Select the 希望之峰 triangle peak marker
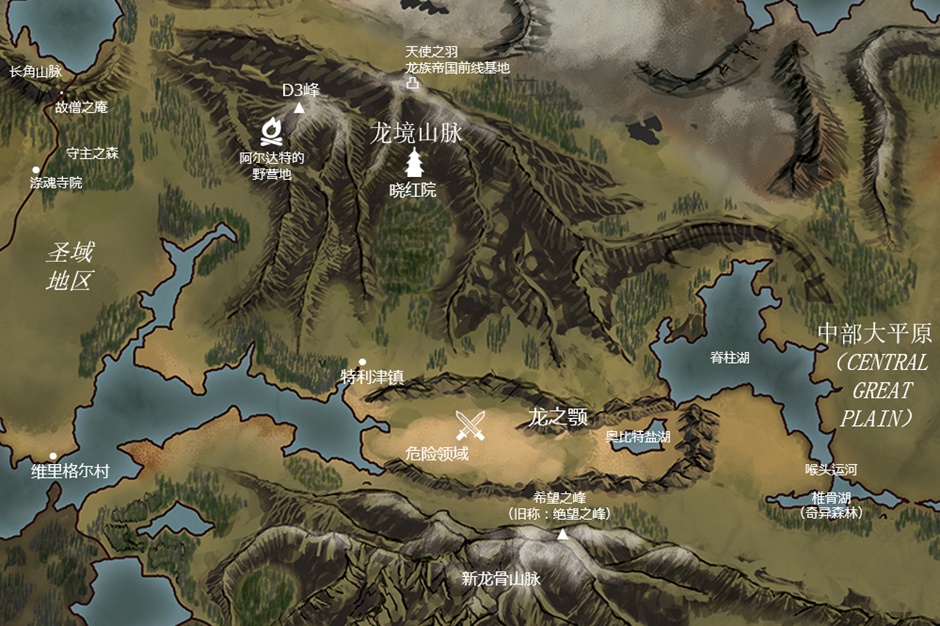The image size is (940, 626). 562,535
